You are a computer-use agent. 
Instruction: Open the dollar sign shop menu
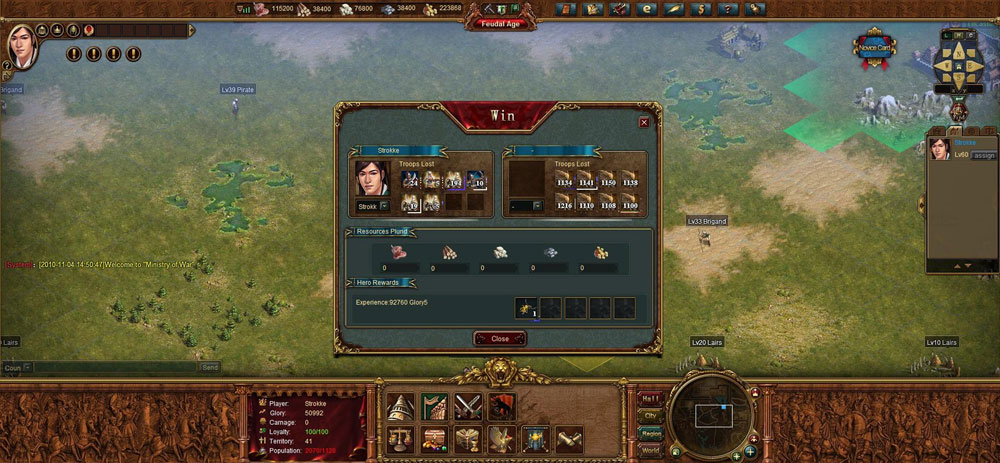pyautogui.click(x=699, y=9)
